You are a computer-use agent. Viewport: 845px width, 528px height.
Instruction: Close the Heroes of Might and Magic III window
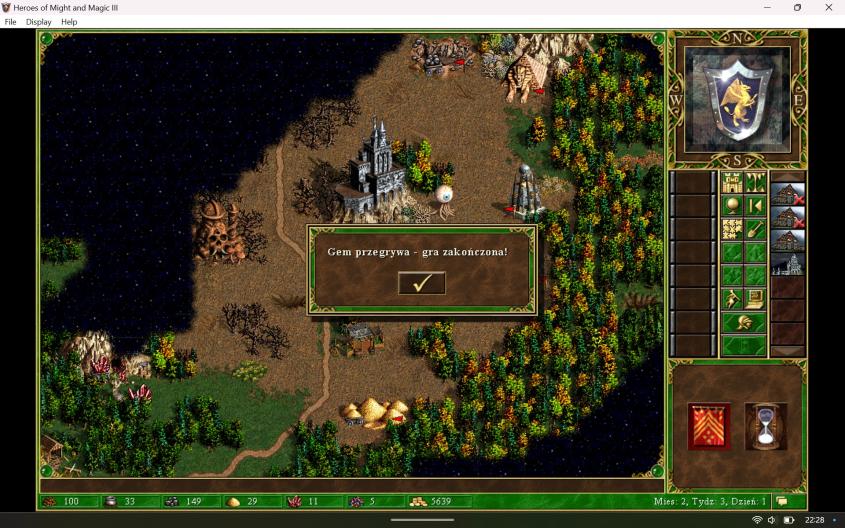(828, 7)
